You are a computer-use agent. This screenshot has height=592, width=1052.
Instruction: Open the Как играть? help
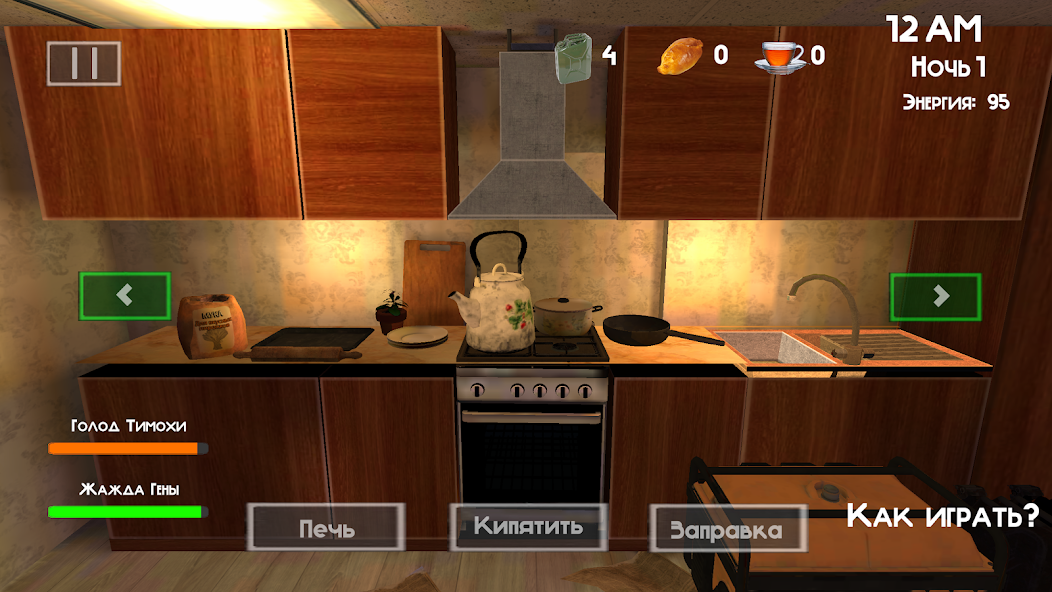click(x=942, y=516)
